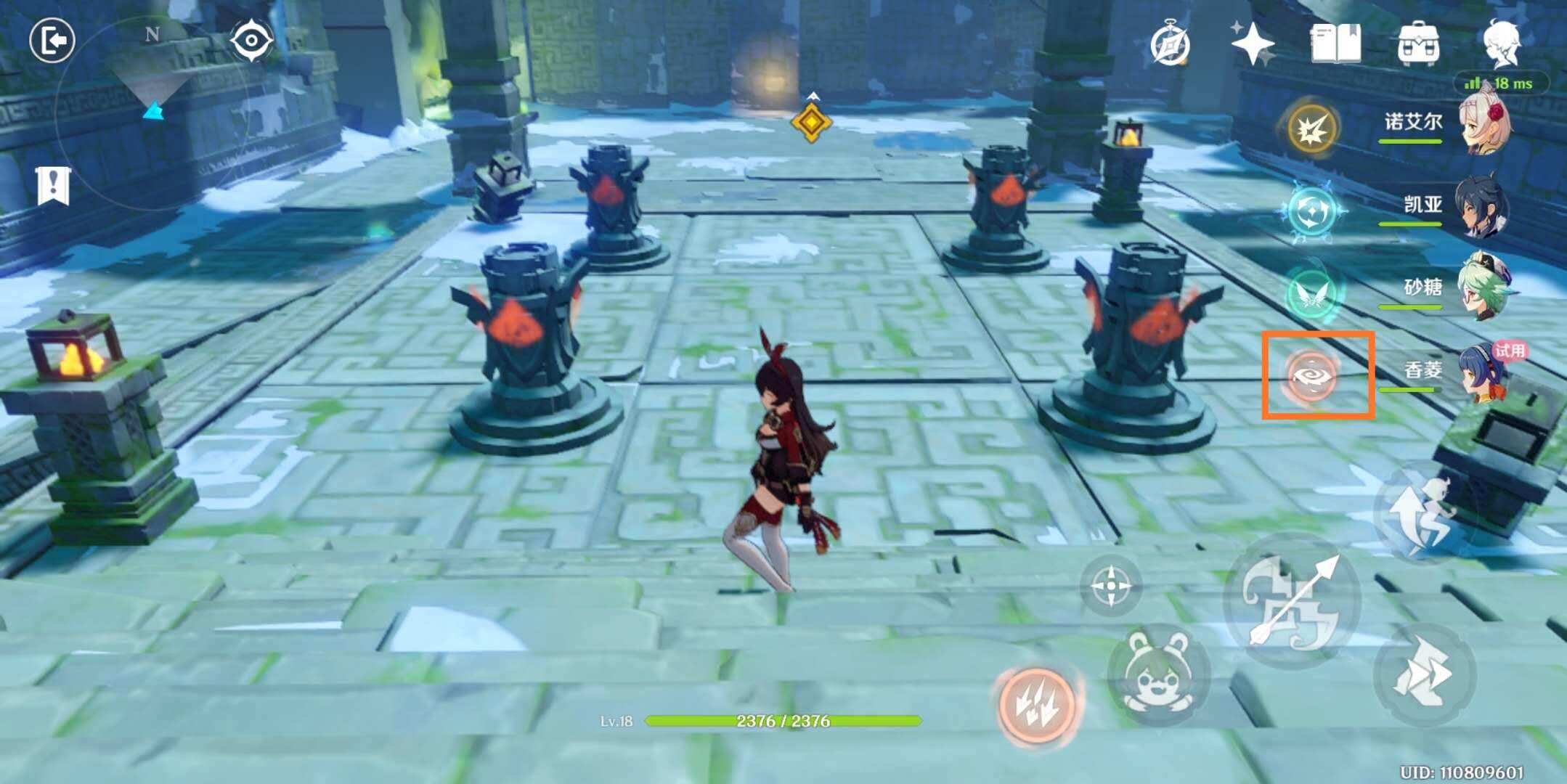Exit the domain via the door icon
The height and width of the screenshot is (784, 1567).
pyautogui.click(x=52, y=40)
